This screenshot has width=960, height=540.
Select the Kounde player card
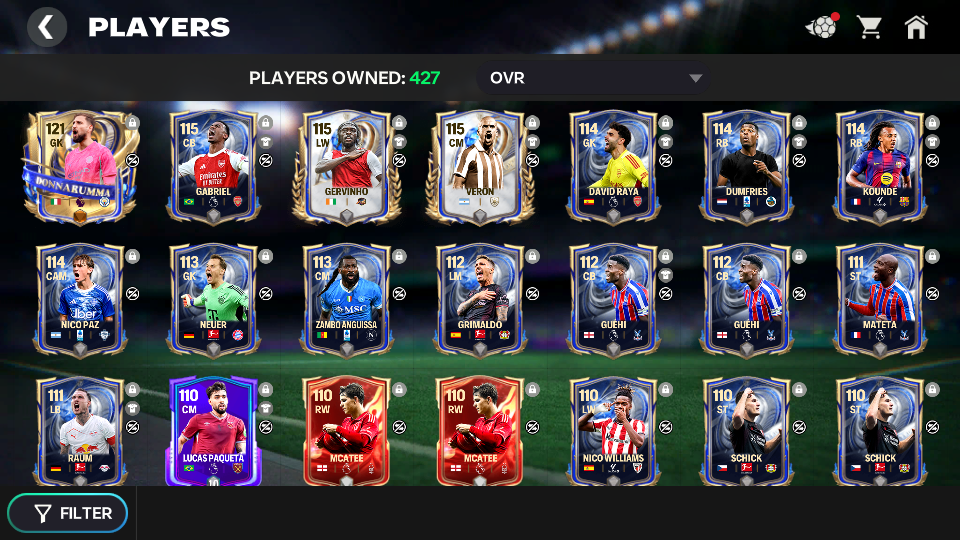click(x=880, y=166)
